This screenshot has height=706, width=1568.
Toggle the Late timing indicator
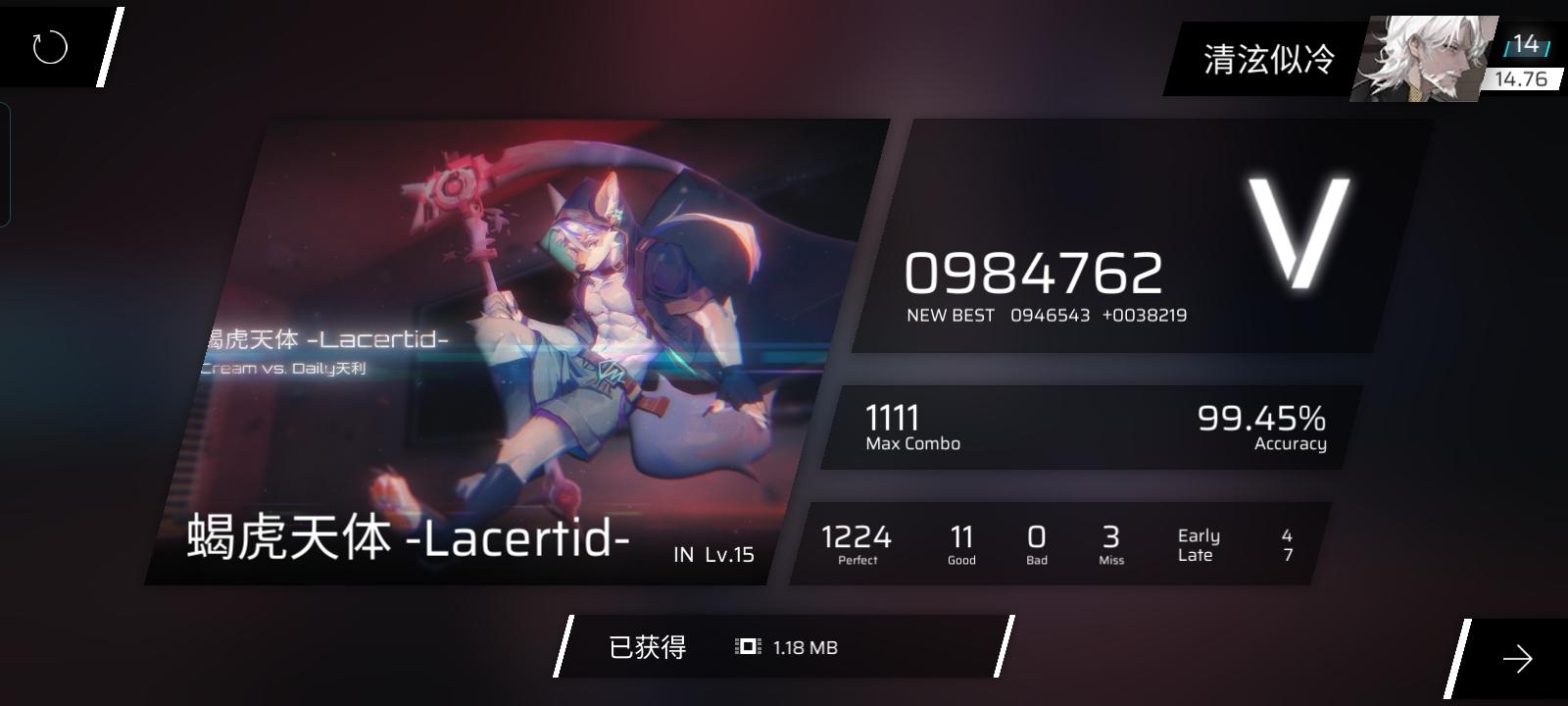click(x=1195, y=555)
